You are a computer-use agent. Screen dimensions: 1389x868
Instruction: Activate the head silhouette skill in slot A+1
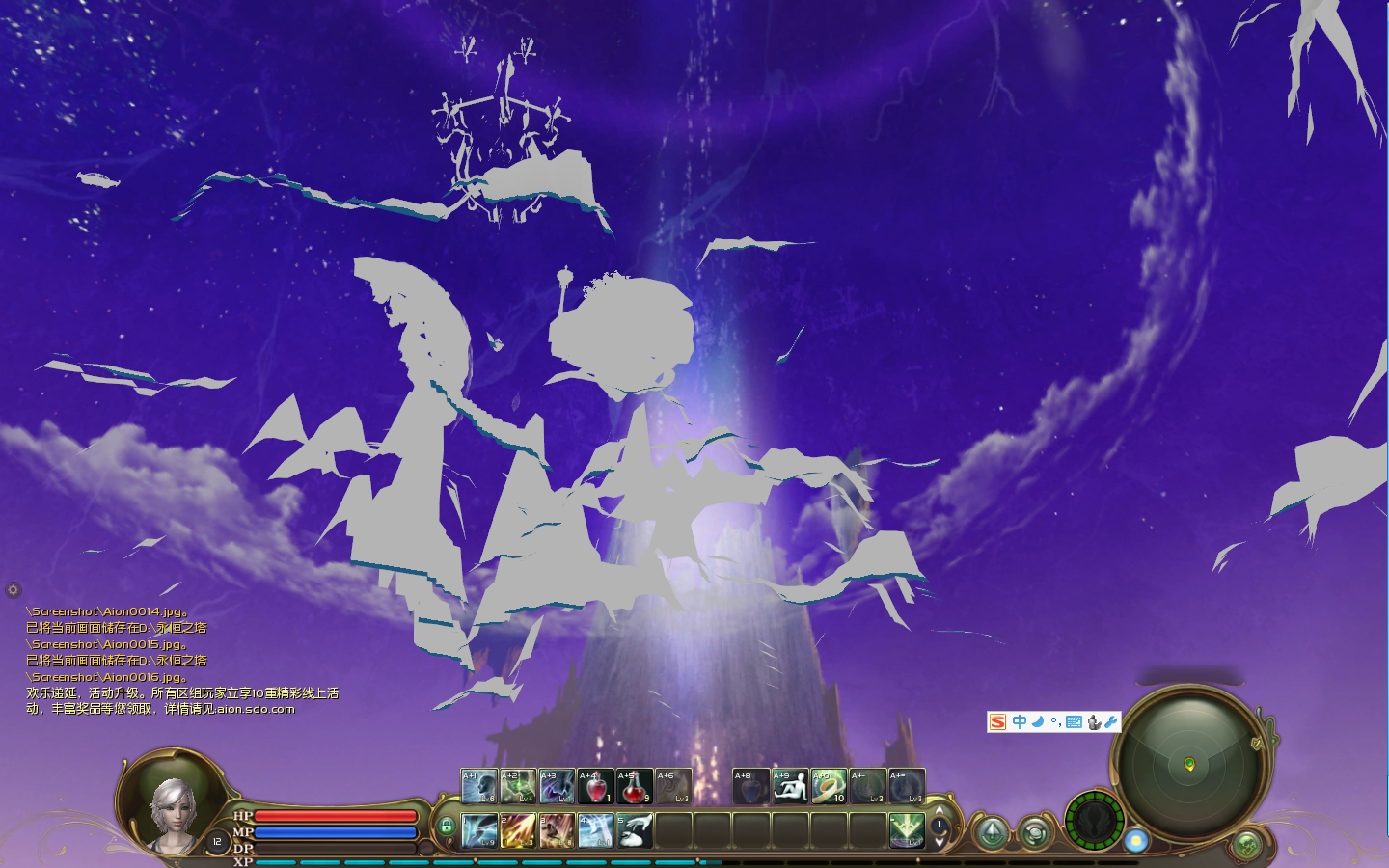479,787
